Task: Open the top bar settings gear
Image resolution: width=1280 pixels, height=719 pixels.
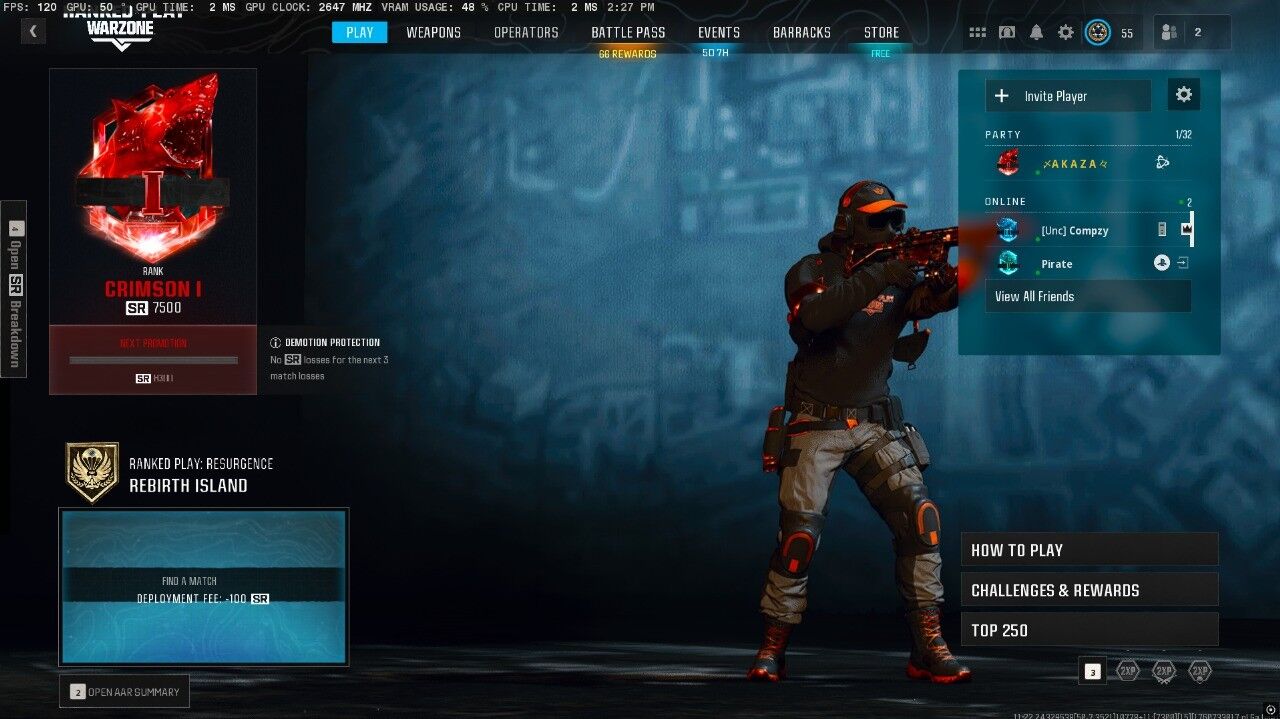Action: (1066, 33)
